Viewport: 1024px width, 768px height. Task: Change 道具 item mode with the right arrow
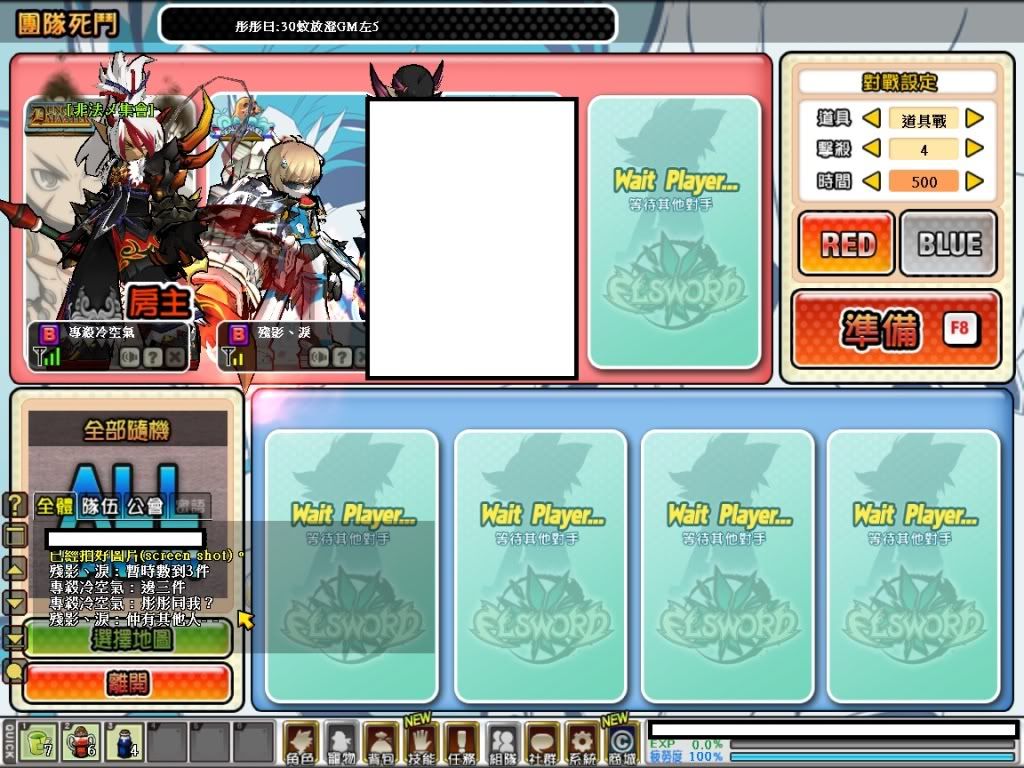(974, 119)
